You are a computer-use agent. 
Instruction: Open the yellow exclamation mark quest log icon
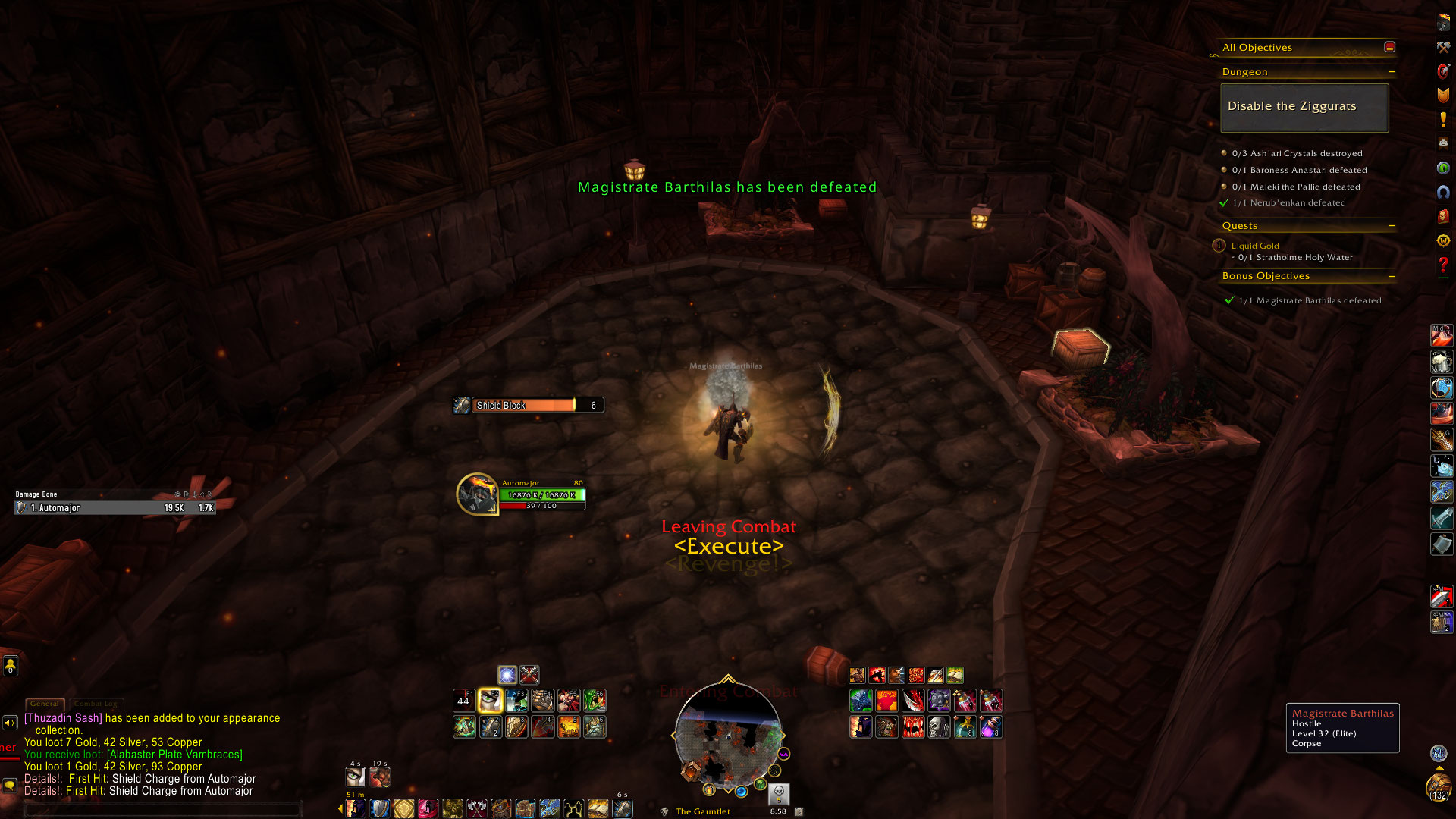point(1443,119)
